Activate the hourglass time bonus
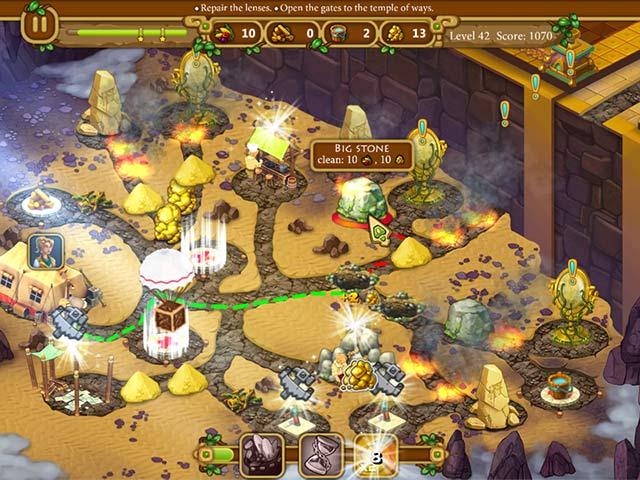 tap(321, 455)
